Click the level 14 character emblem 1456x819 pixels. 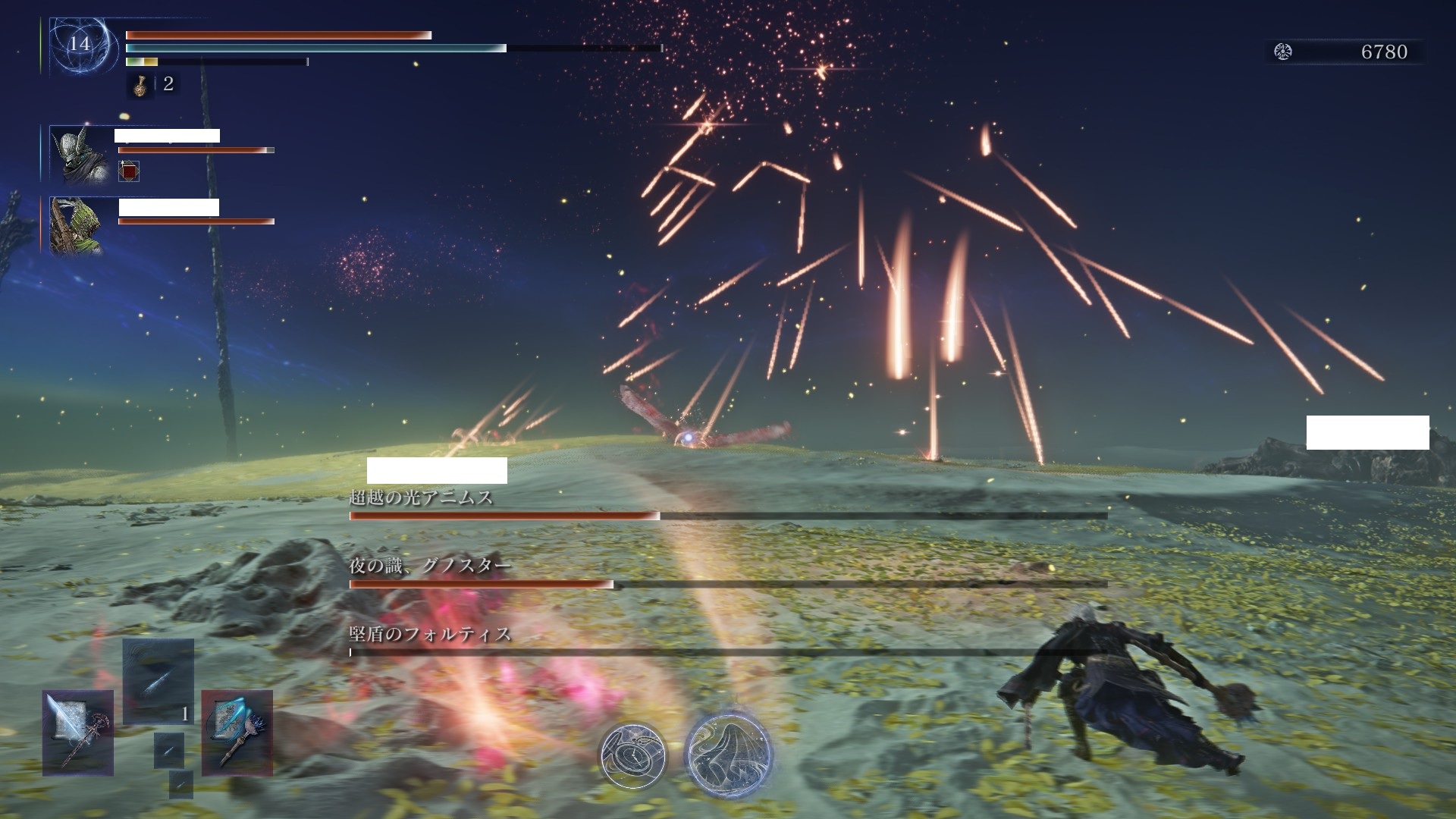80,45
